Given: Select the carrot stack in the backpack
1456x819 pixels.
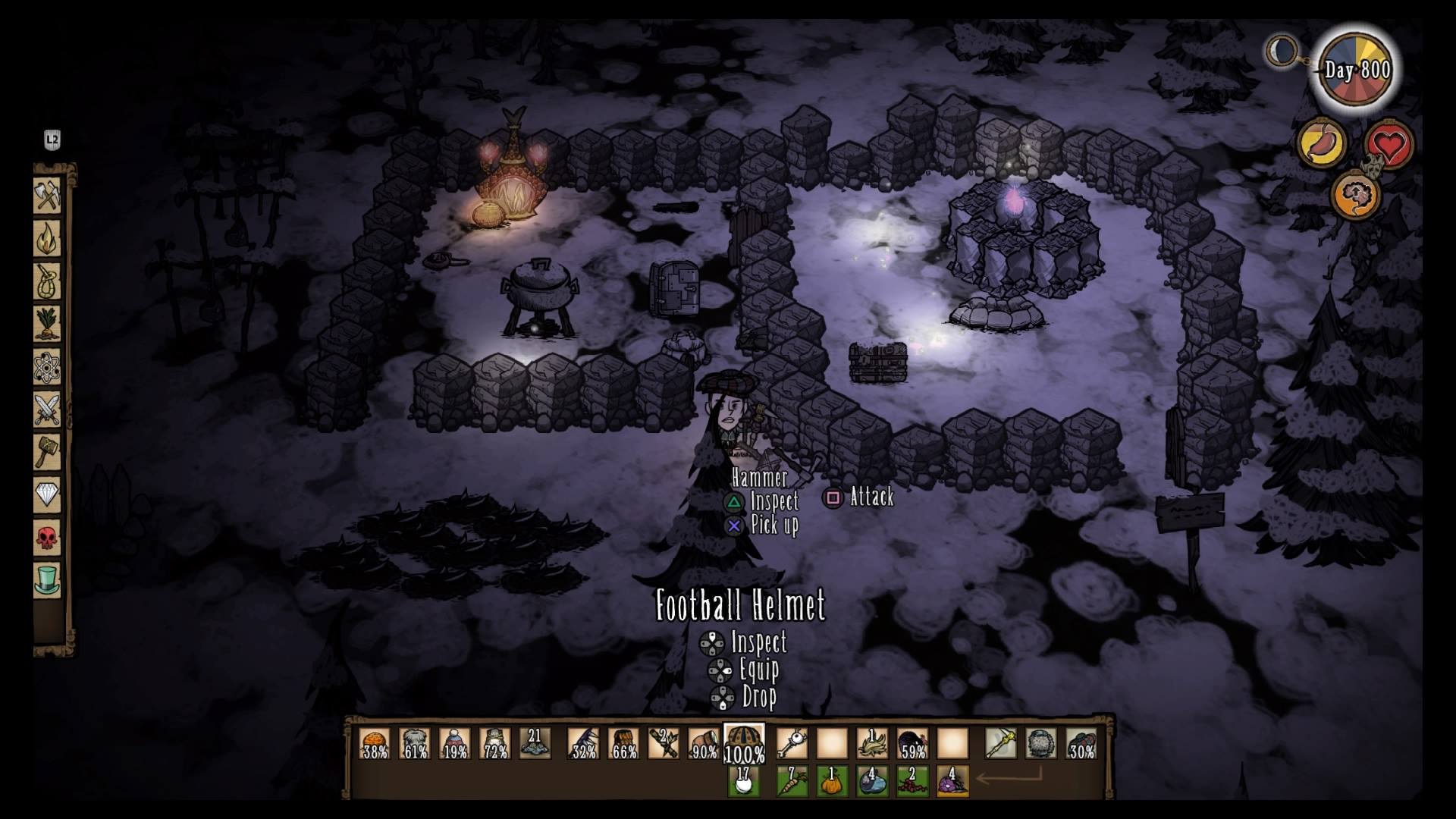Looking at the screenshot, I should [x=792, y=781].
